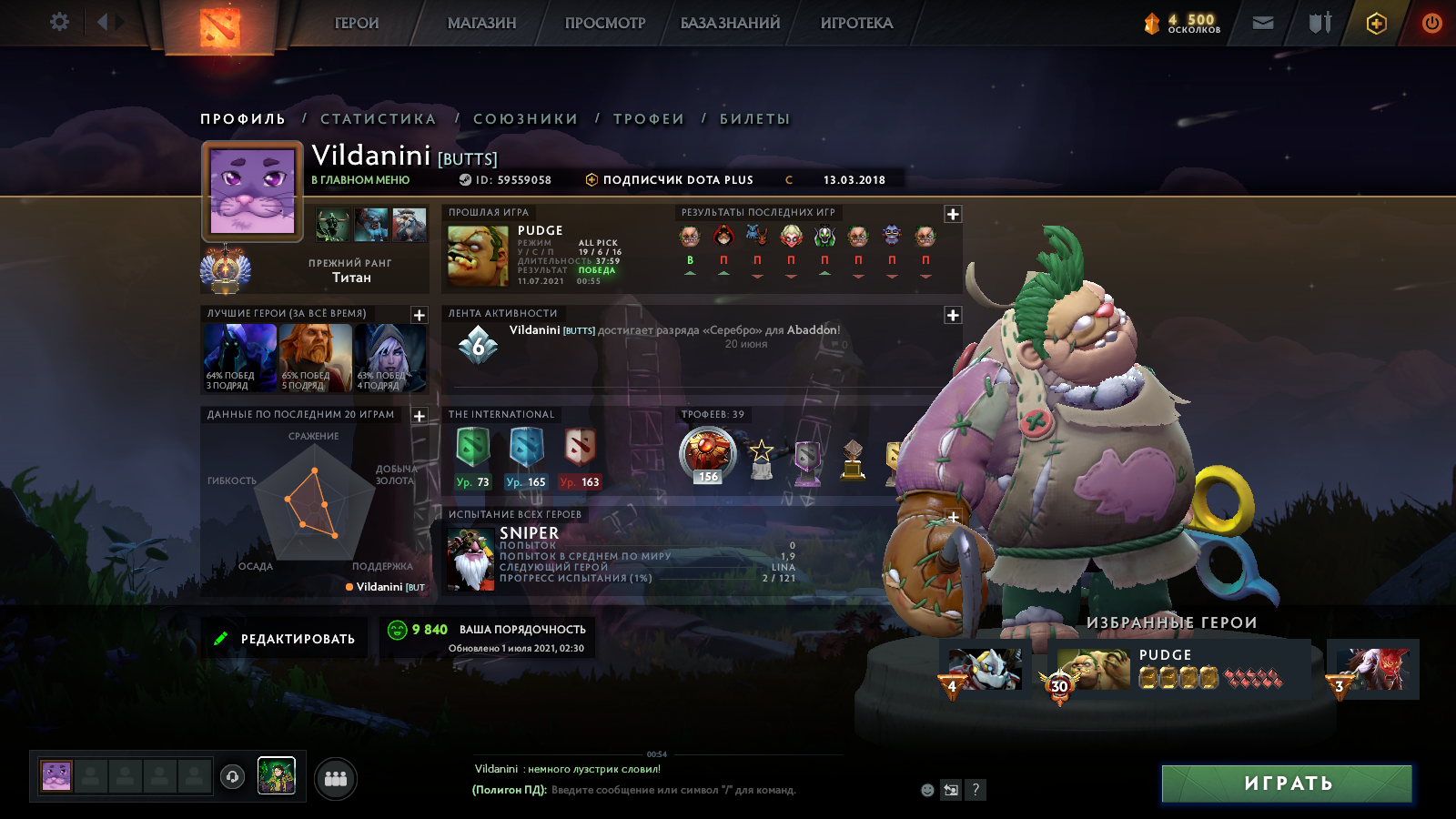
Task: Open the ИГРОТЕКА menu
Action: point(856,24)
